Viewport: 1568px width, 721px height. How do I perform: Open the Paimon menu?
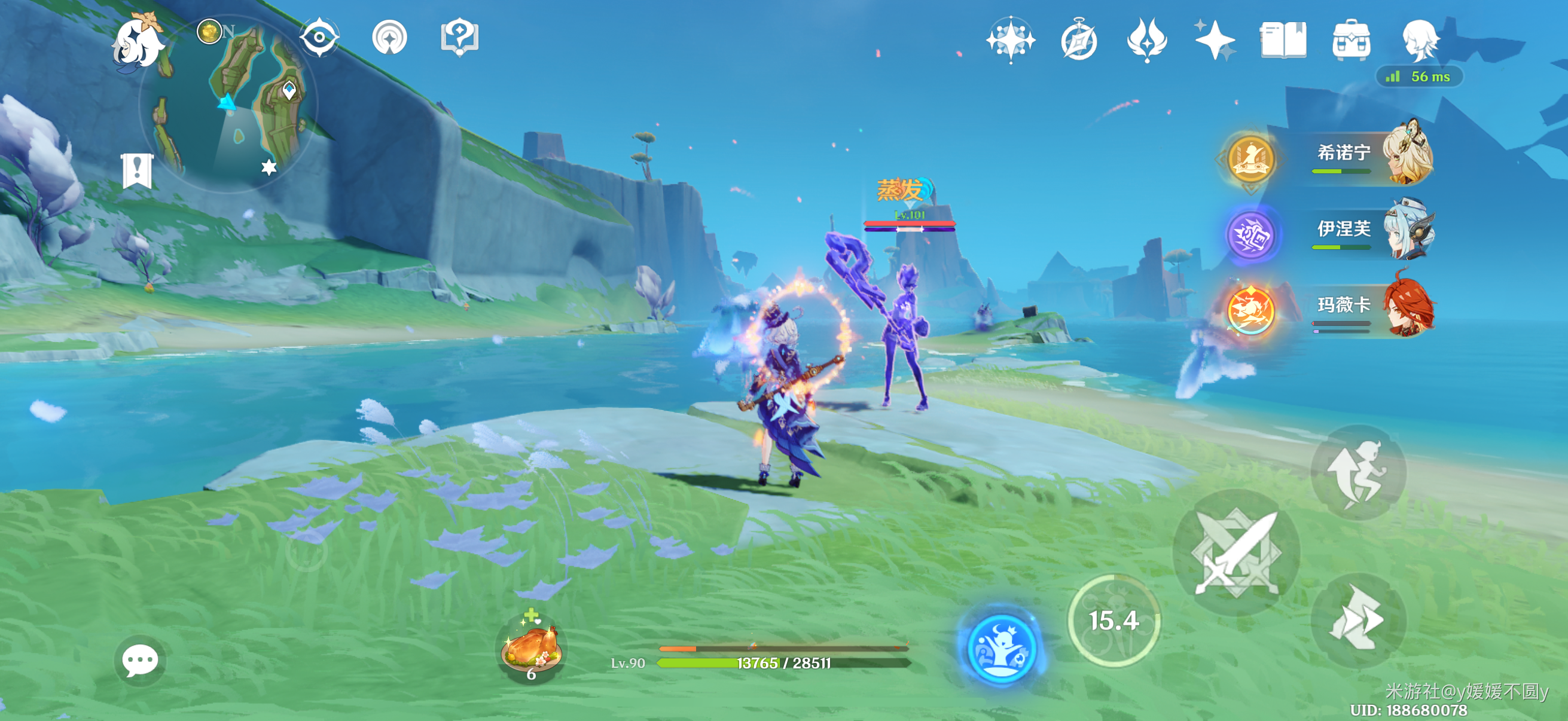pos(140,41)
